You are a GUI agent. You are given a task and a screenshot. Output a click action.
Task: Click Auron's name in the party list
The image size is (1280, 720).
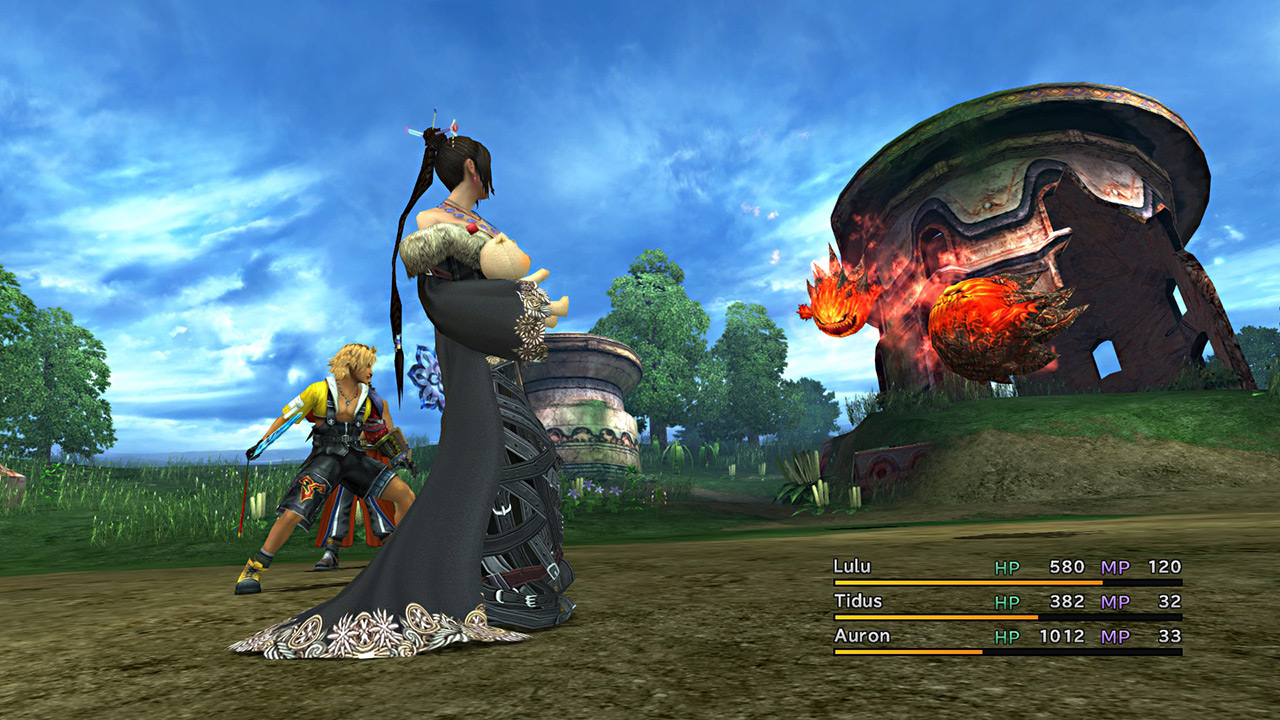pyautogui.click(x=861, y=636)
